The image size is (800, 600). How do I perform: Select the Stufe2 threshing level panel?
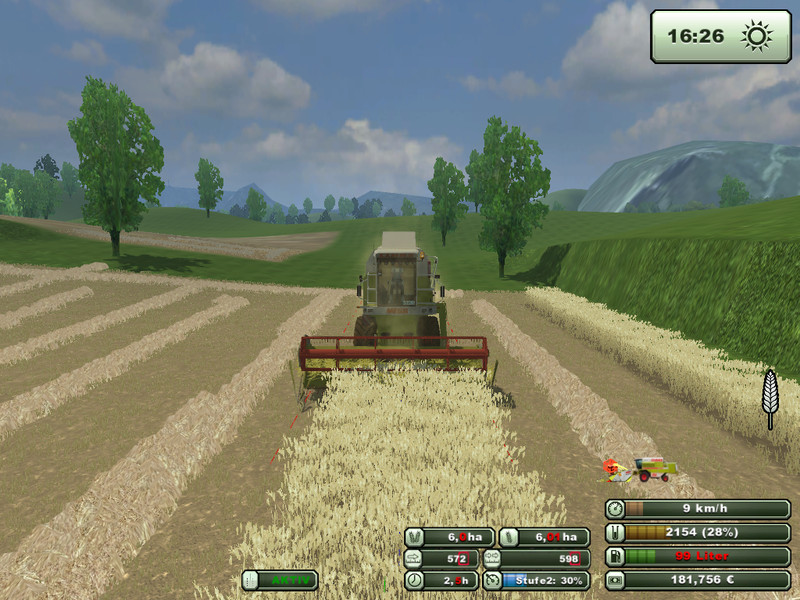tap(535, 580)
